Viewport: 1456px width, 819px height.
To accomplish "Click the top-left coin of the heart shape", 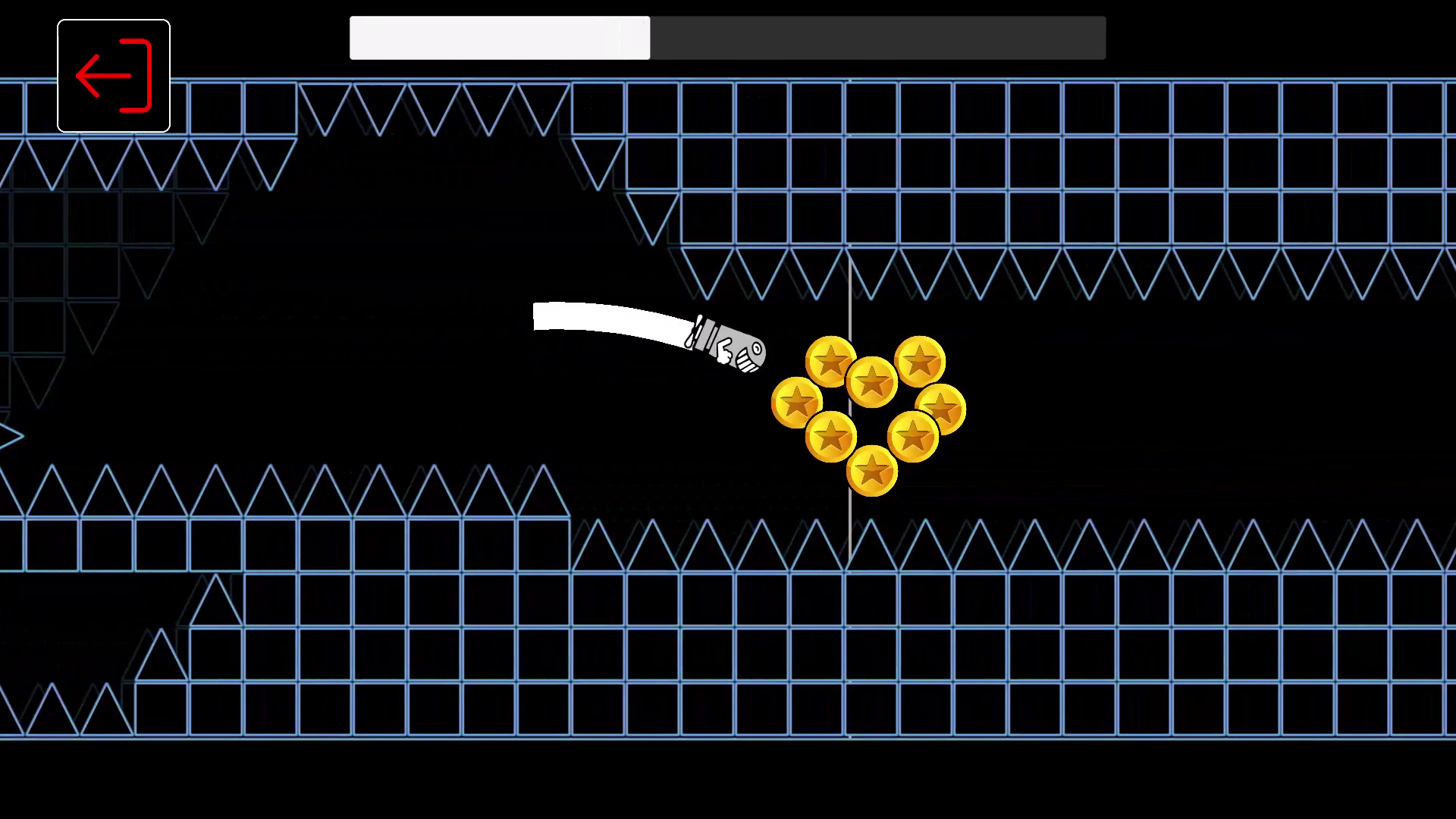I will click(832, 362).
